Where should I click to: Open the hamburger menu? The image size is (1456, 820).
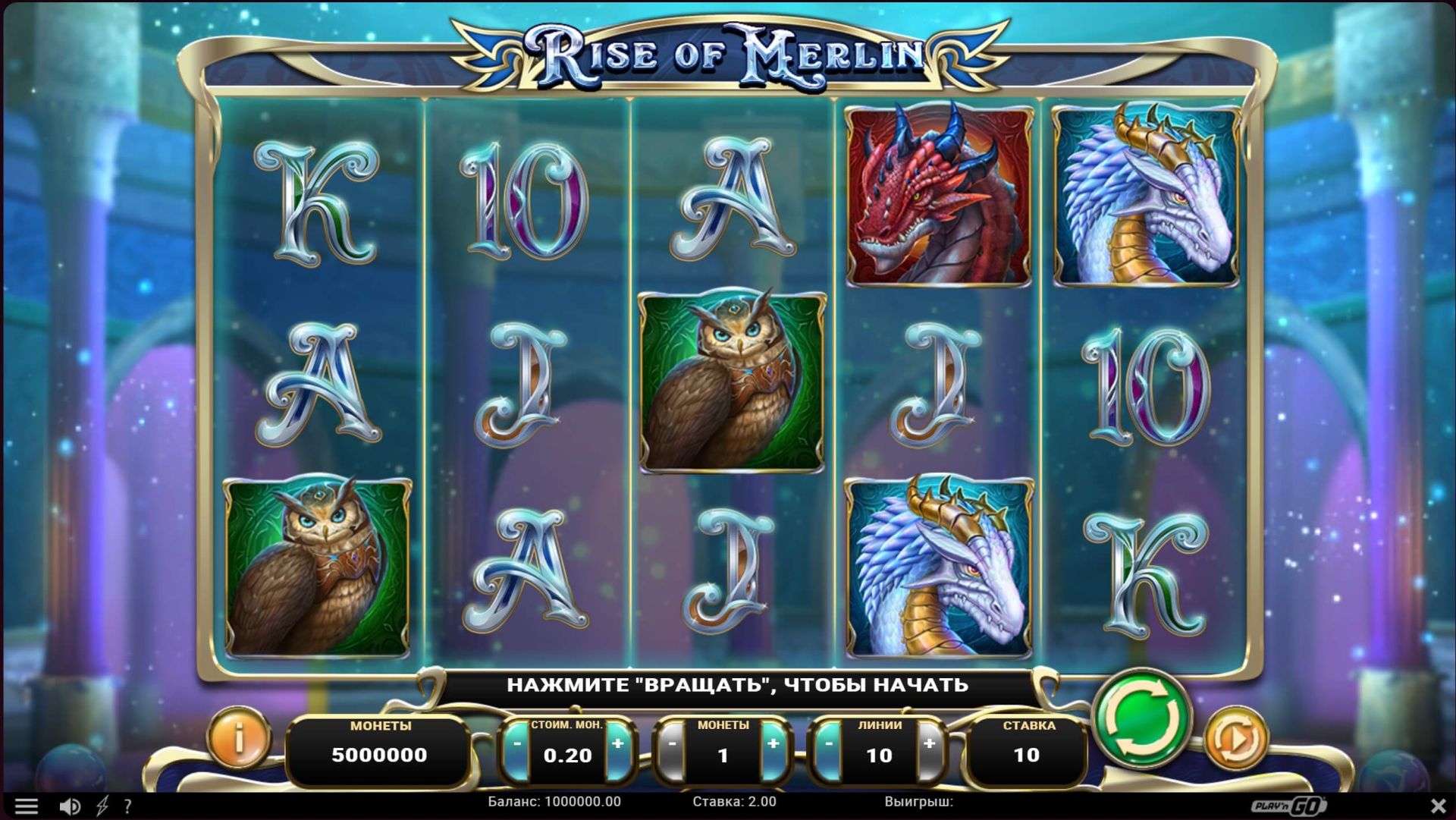tap(27, 806)
